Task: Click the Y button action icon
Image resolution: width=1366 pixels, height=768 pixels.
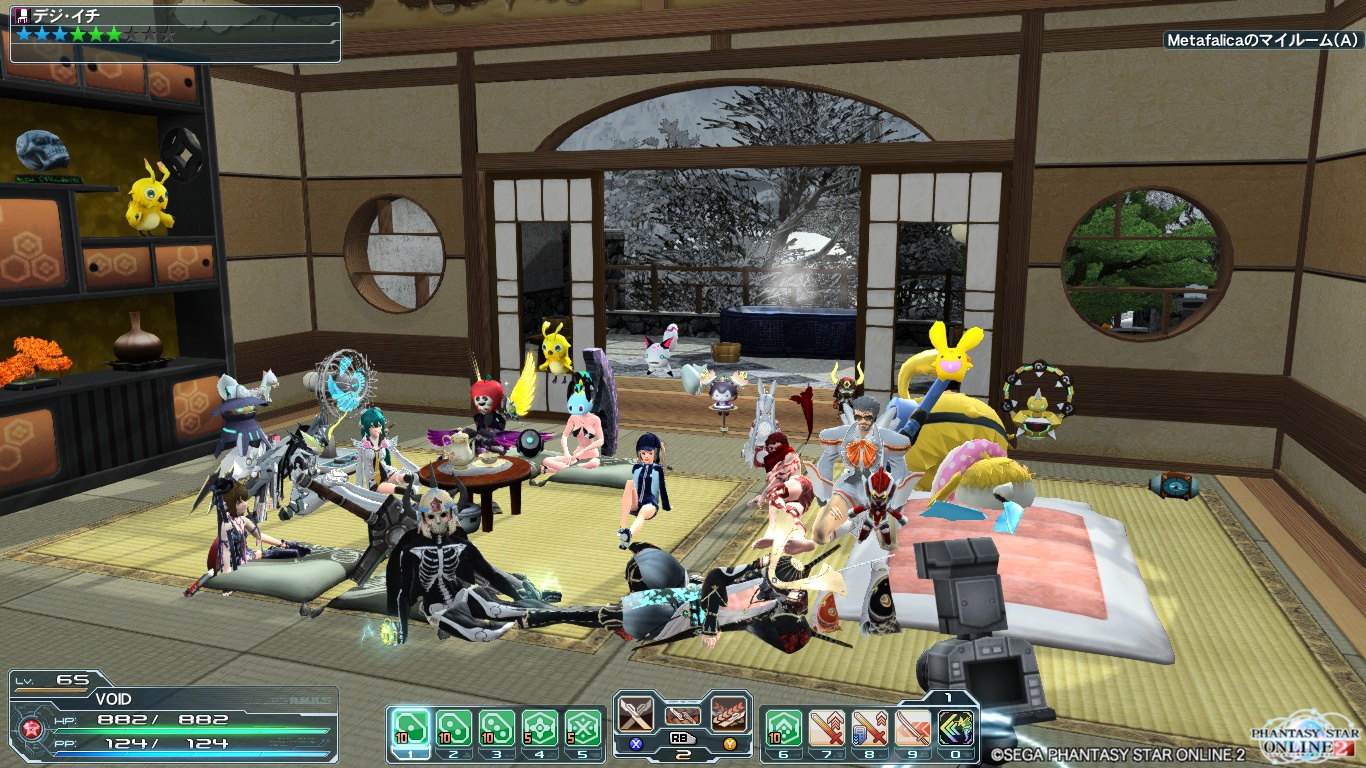Action: click(730, 743)
